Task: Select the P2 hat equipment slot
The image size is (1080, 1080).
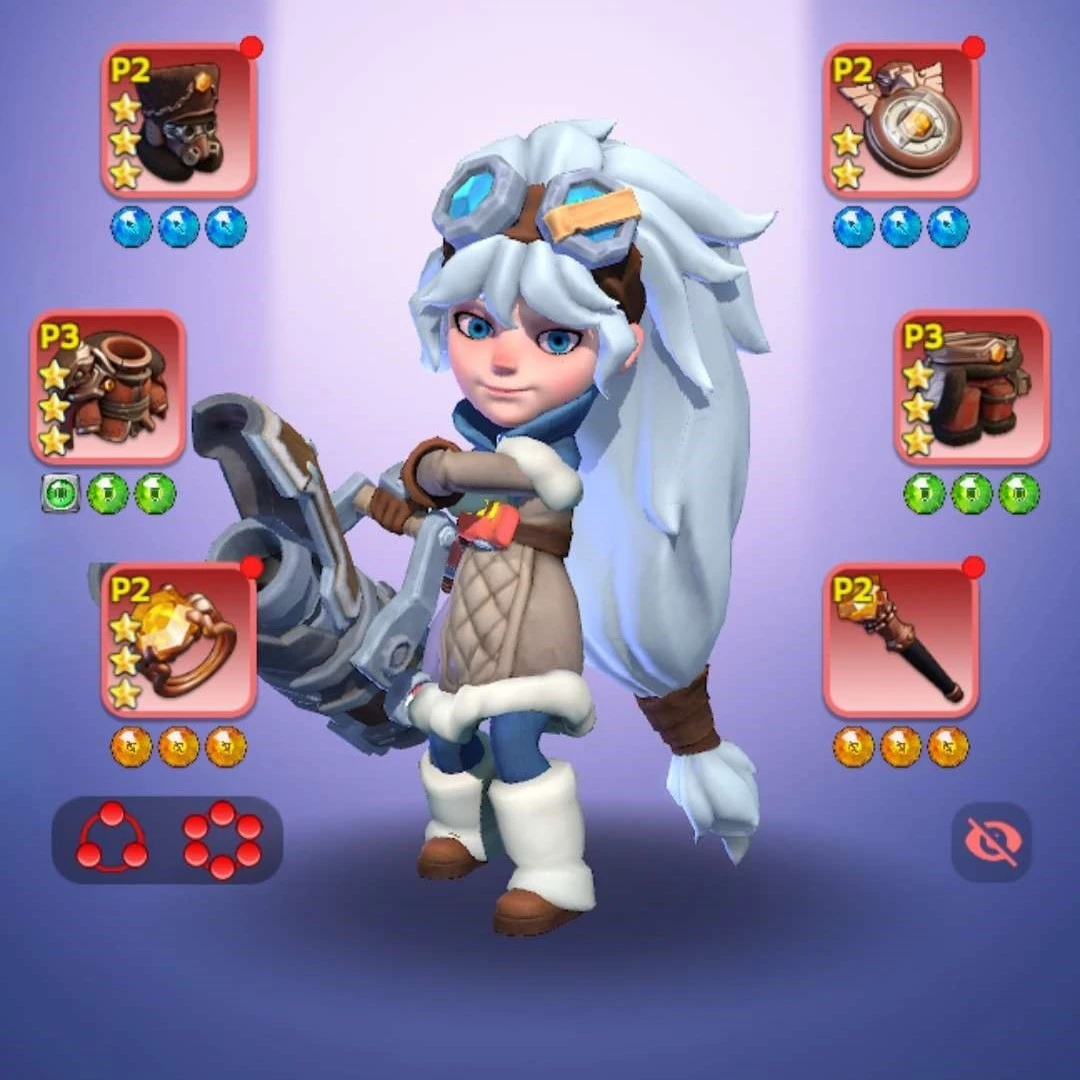Action: (179, 120)
